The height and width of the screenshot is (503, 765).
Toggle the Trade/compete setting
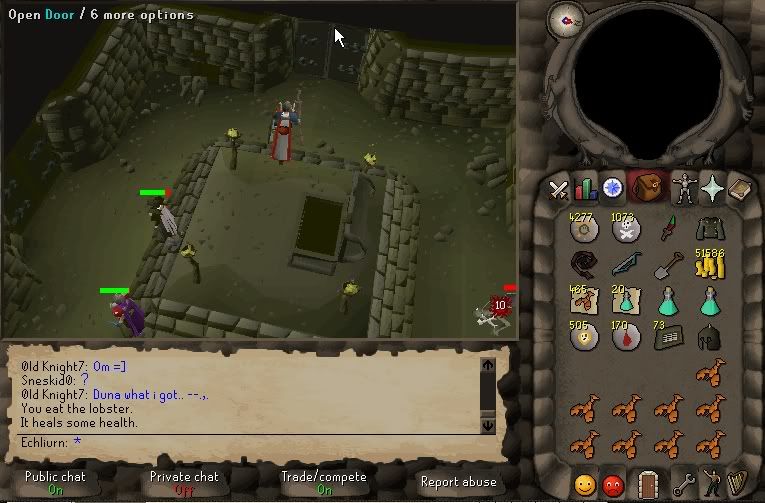tap(322, 482)
